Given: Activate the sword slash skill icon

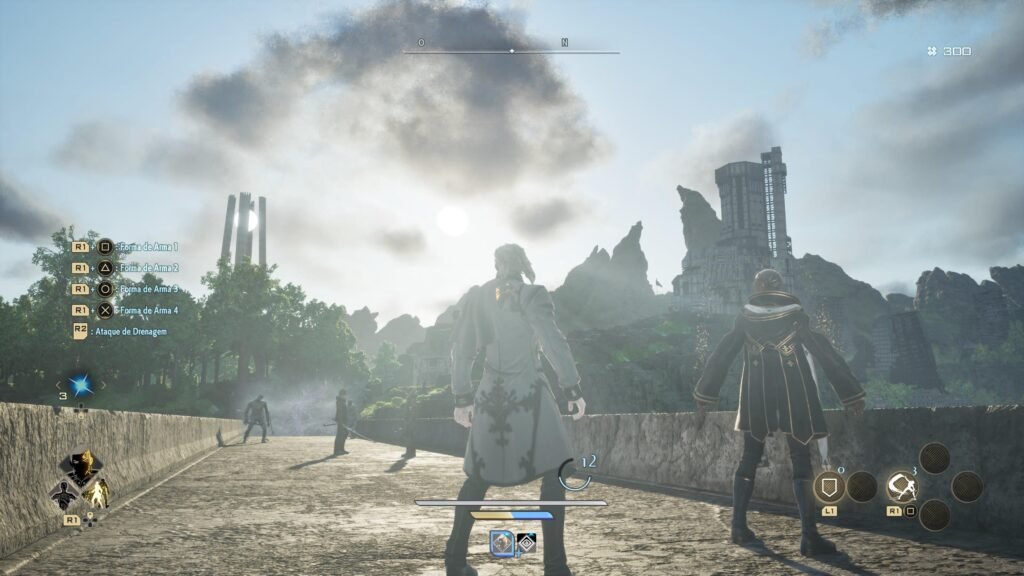Looking at the screenshot, I should 902,487.
